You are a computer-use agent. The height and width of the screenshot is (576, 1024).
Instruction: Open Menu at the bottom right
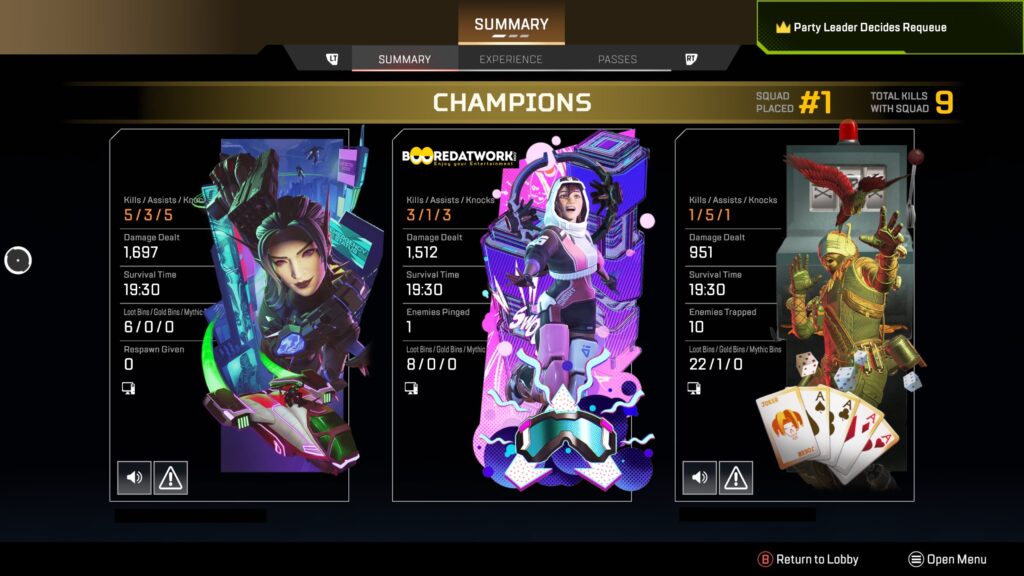(947, 559)
